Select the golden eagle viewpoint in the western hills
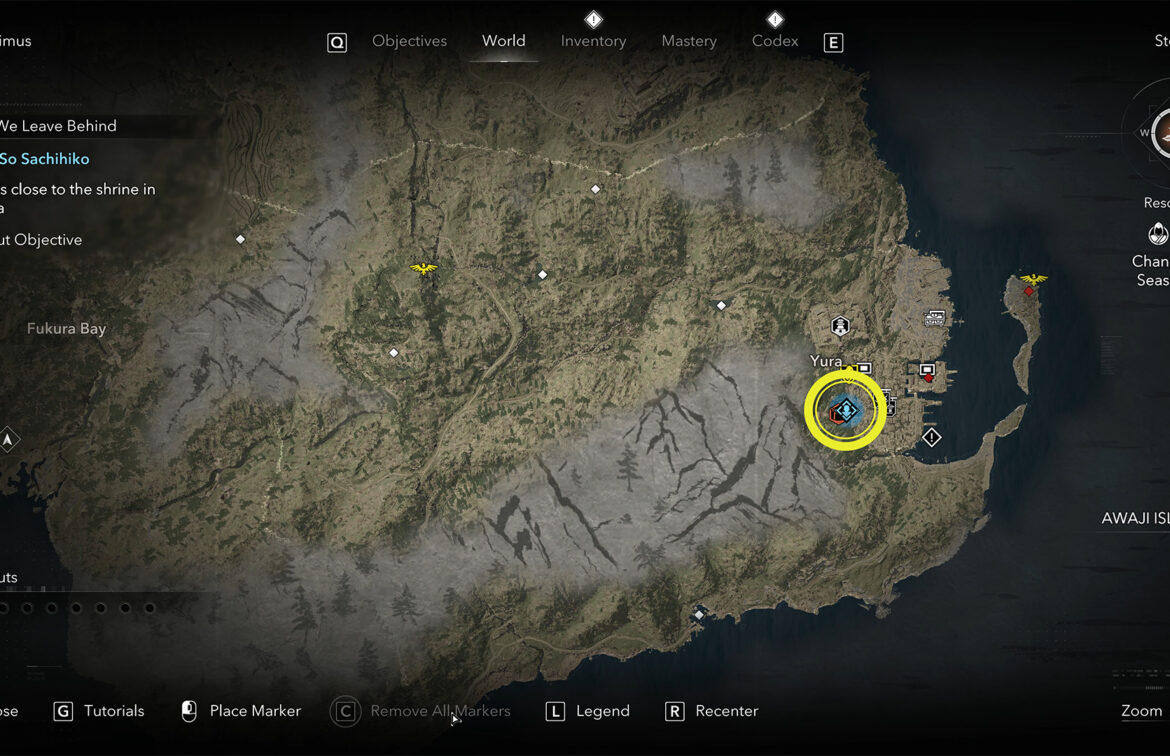1170x756 pixels. coord(424,268)
